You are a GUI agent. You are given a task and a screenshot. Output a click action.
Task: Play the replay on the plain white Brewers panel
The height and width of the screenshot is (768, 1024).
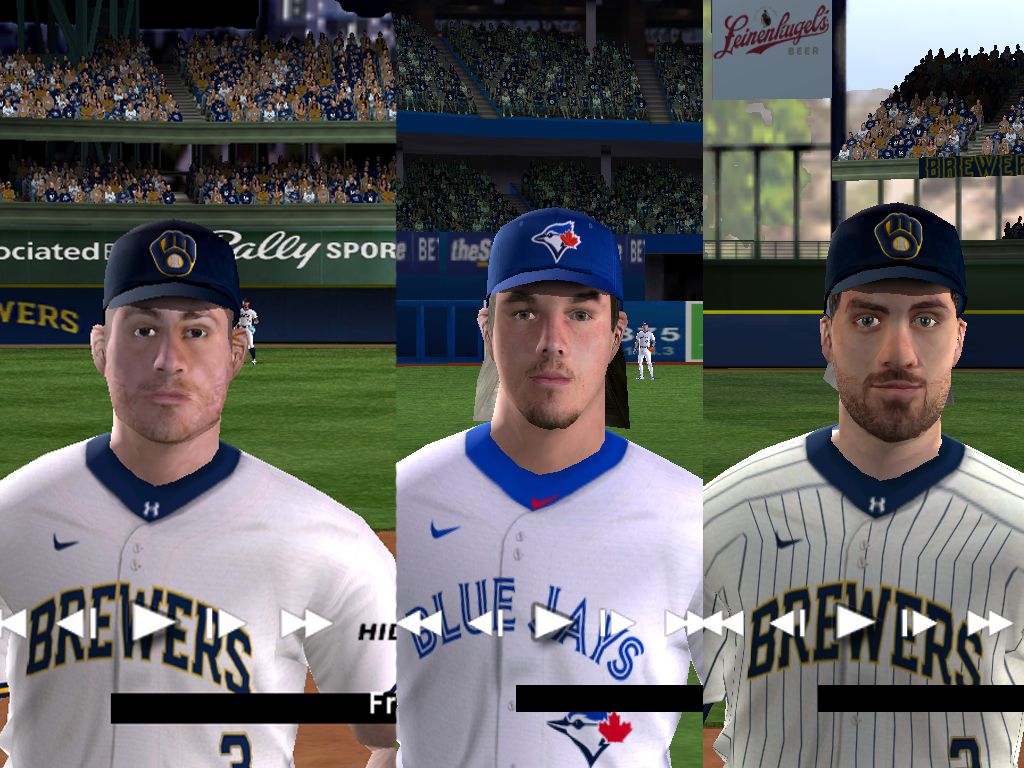pyautogui.click(x=153, y=622)
